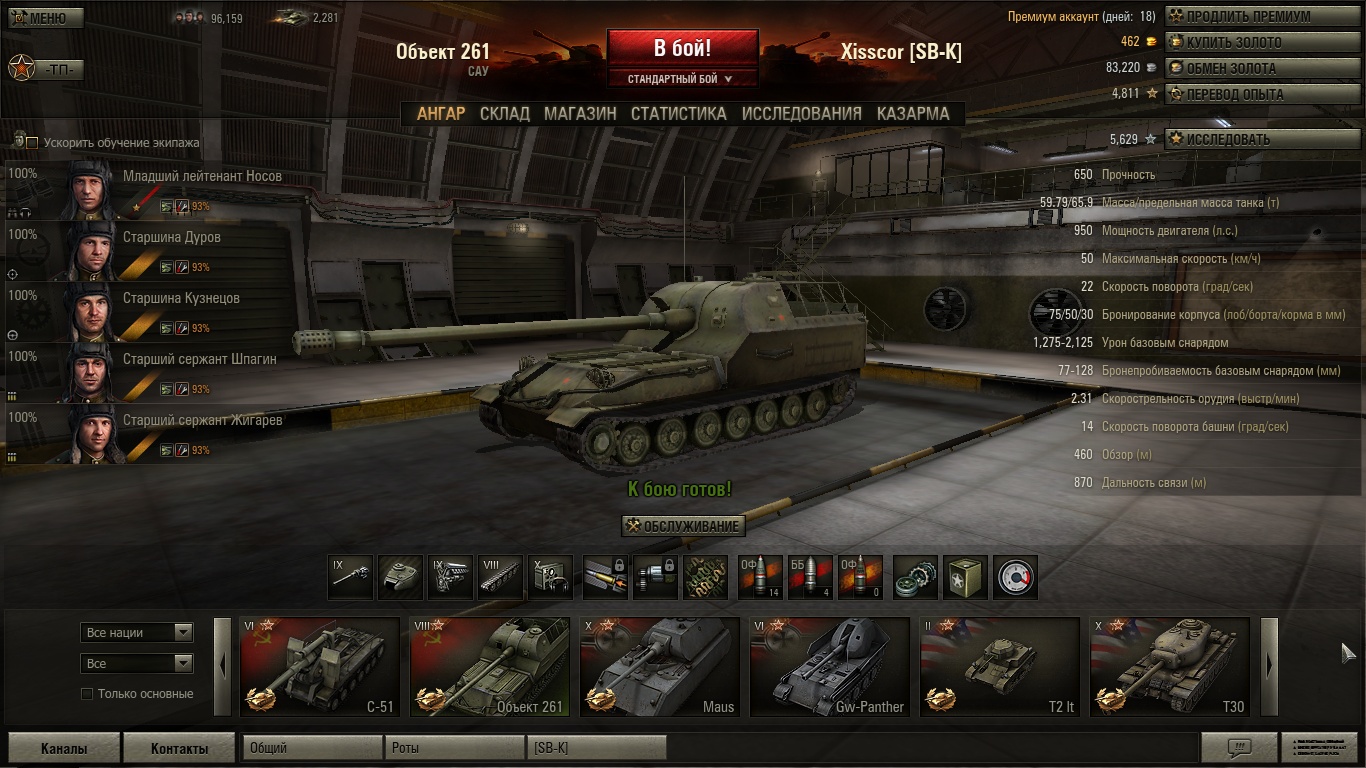Screen dimensions: 1366x768
Task: Open the МАГАЗИН tab
Action: point(580,114)
